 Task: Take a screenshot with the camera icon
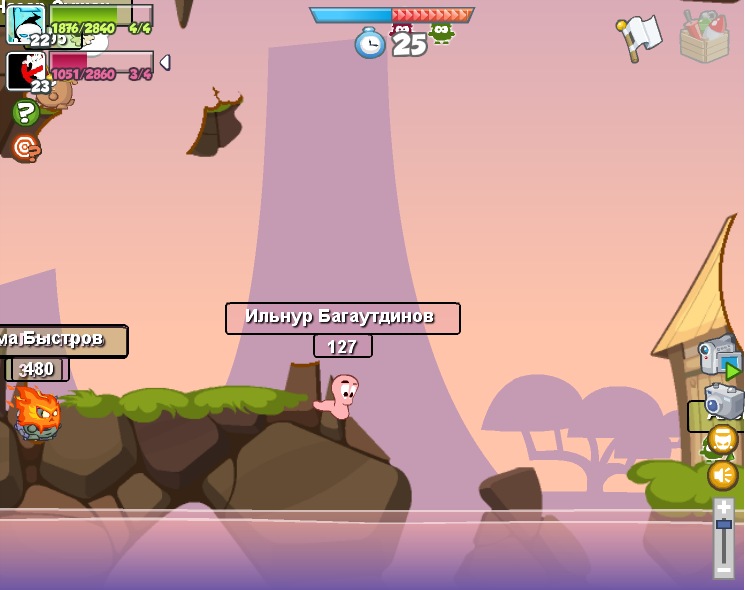pyautogui.click(x=723, y=401)
